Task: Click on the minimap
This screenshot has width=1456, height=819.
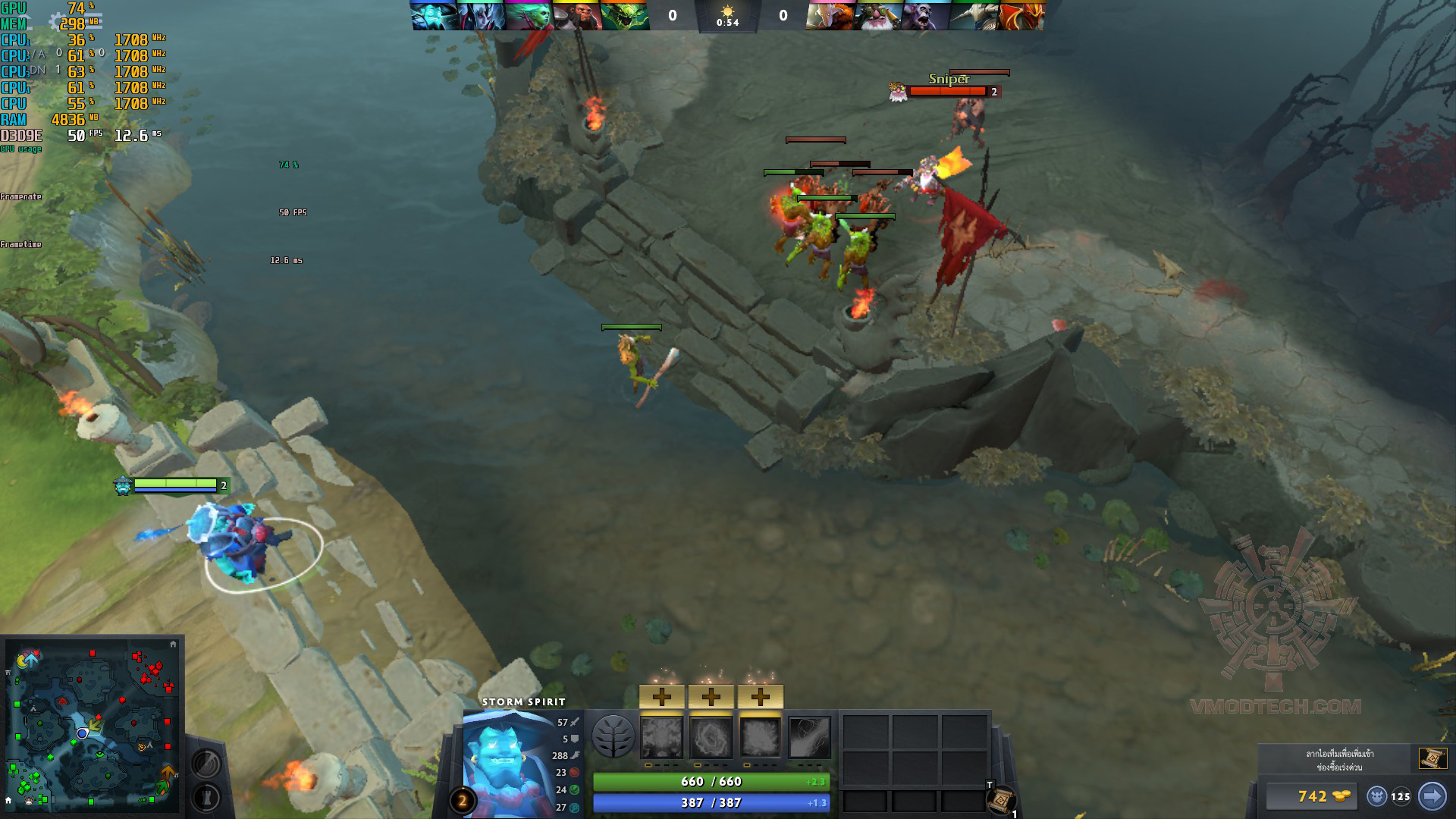Action: click(x=91, y=724)
